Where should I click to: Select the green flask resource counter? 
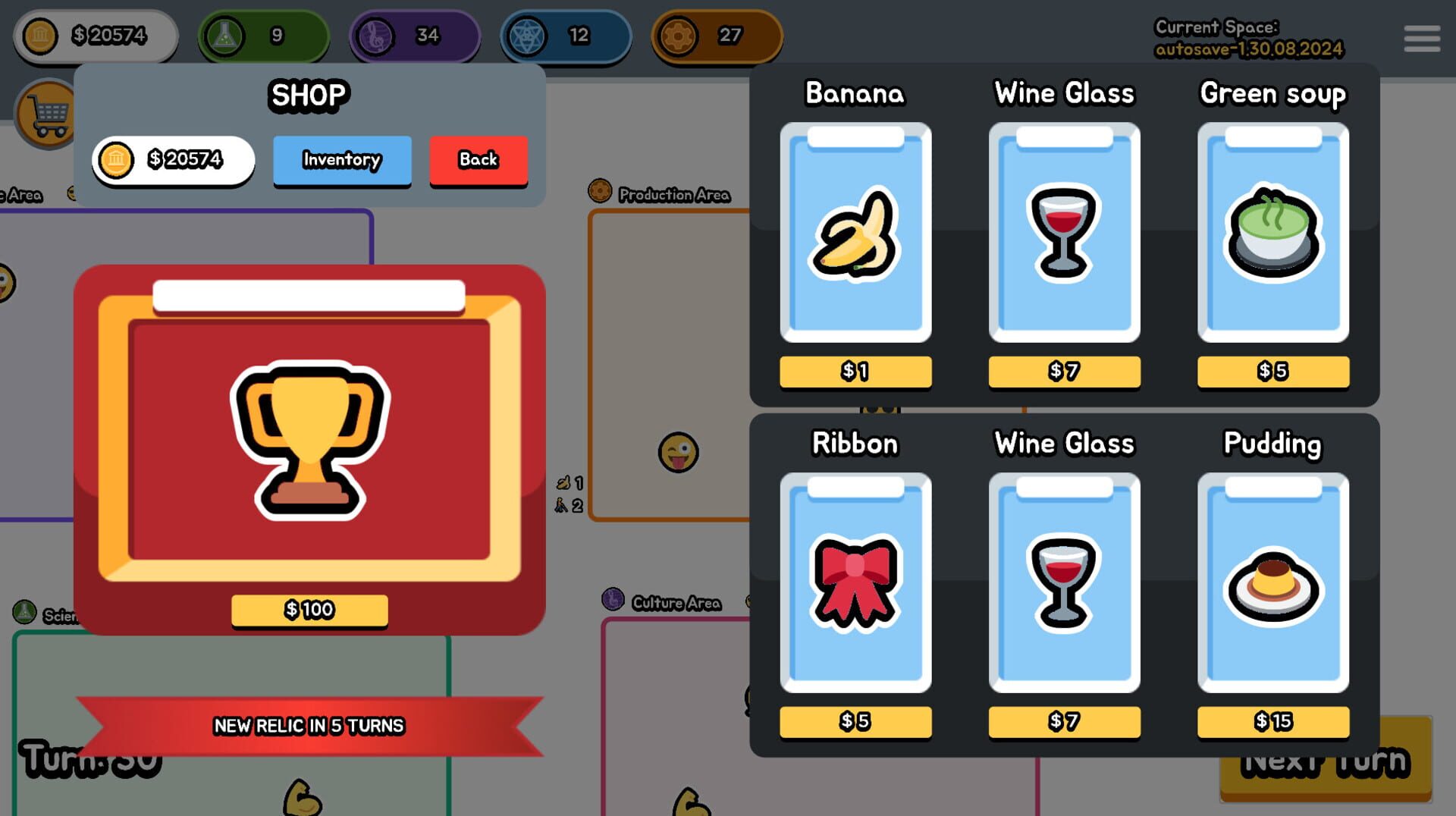tap(222, 34)
